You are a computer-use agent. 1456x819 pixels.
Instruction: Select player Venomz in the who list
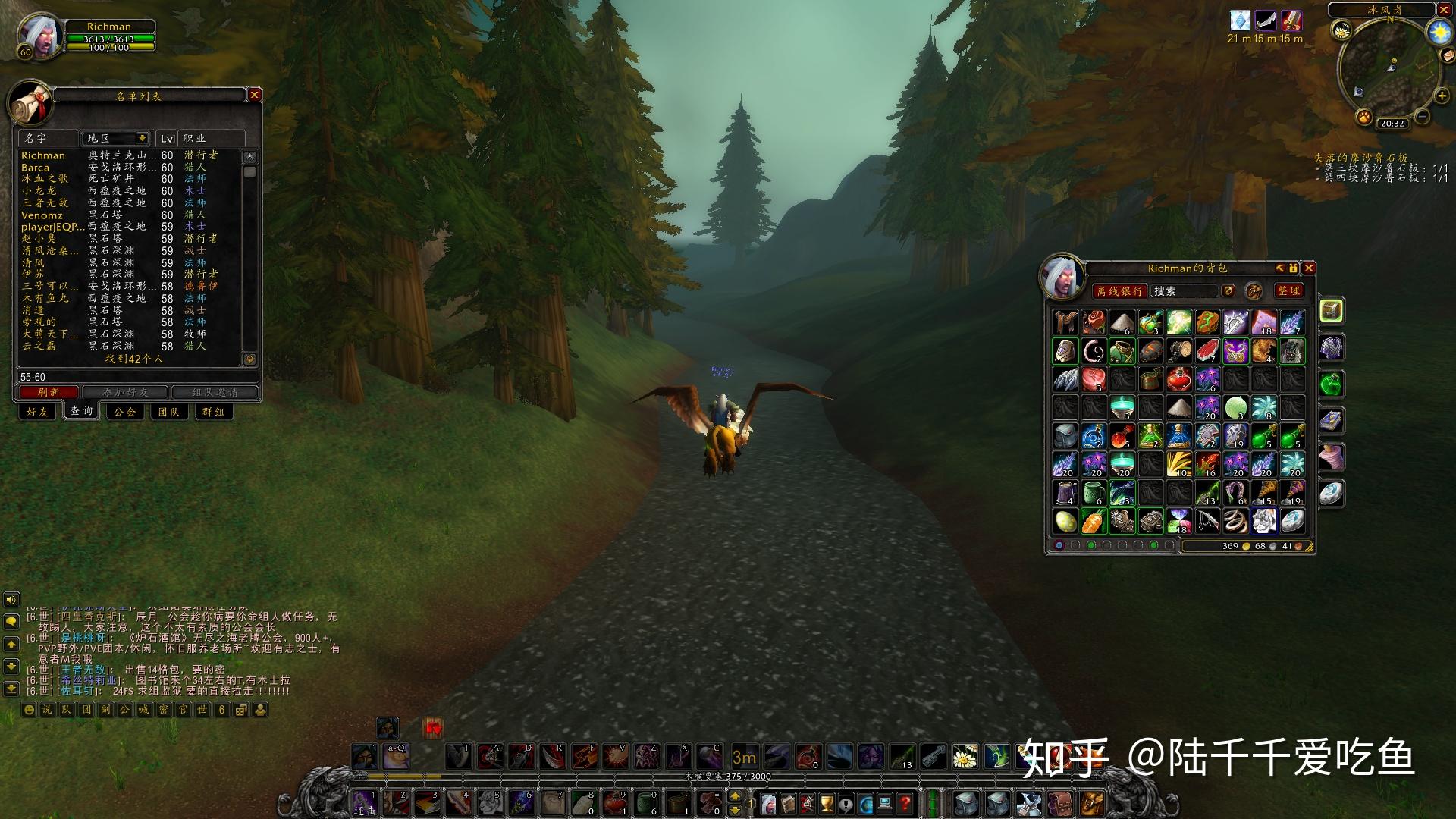click(42, 215)
